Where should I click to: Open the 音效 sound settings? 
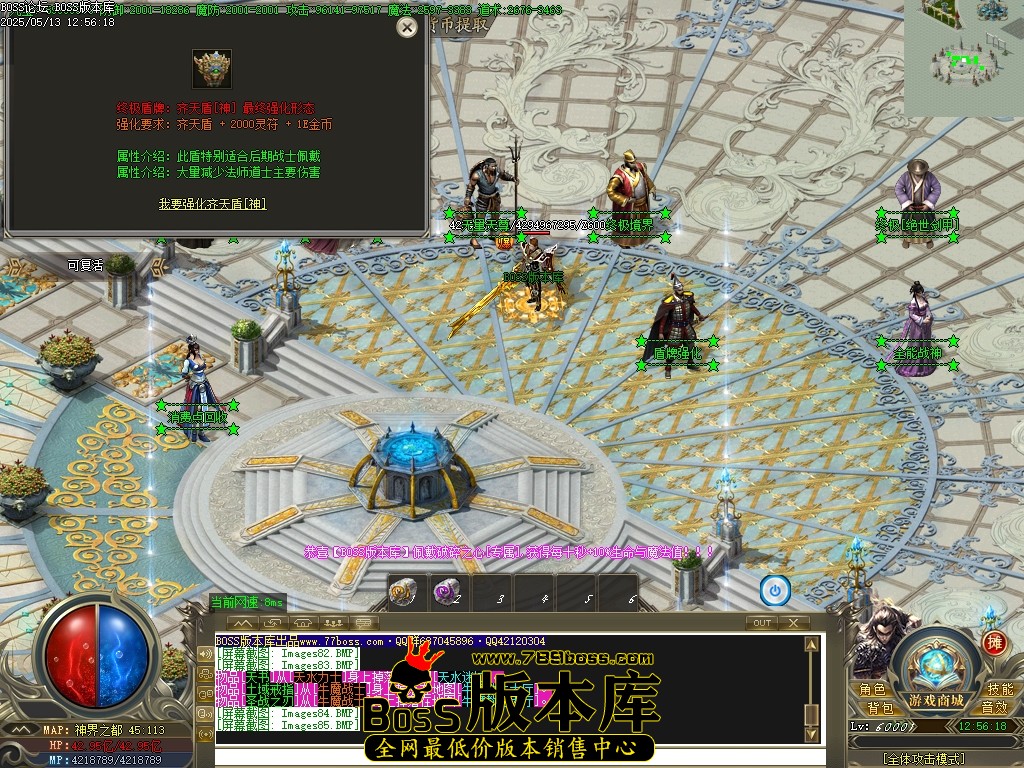click(993, 708)
